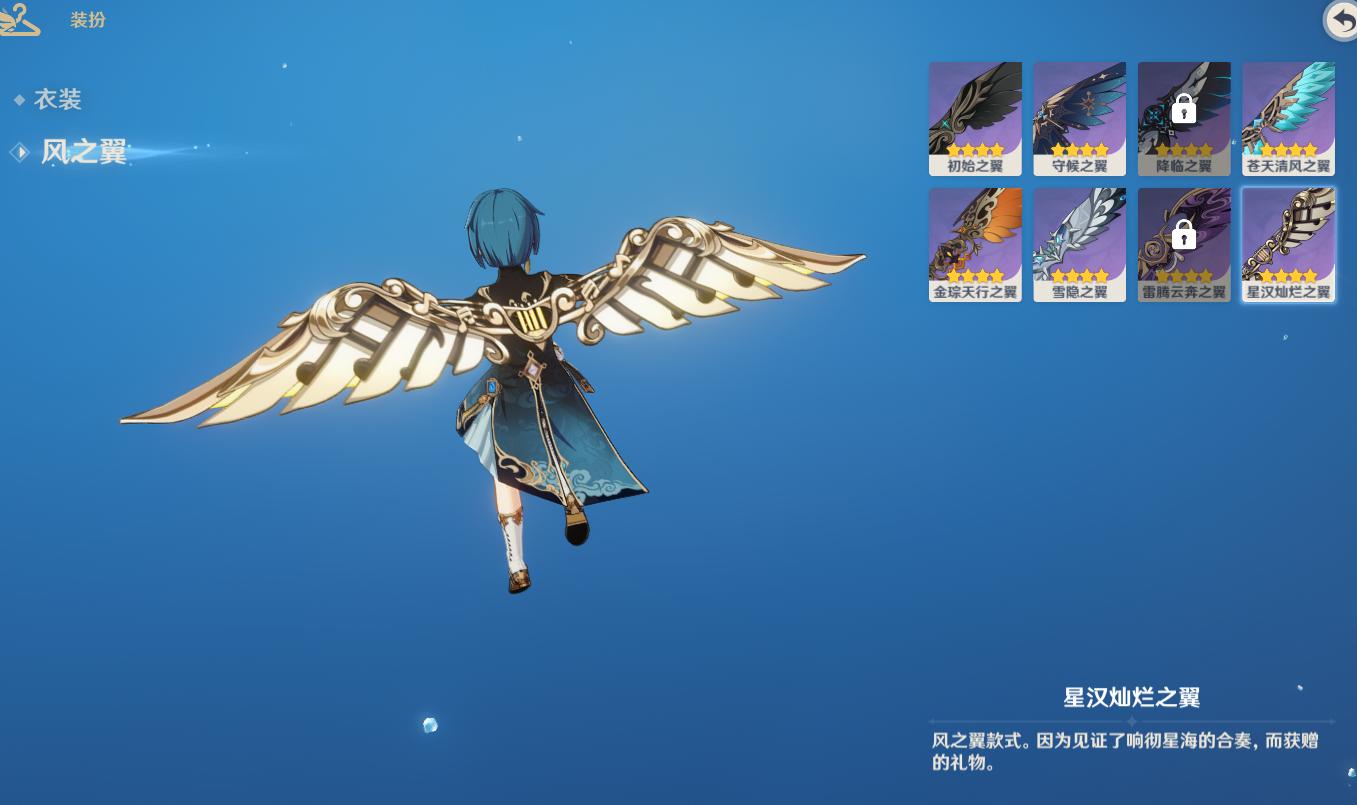Pick the 金琮天行之翼 glider
The image size is (1357, 805).
point(975,244)
